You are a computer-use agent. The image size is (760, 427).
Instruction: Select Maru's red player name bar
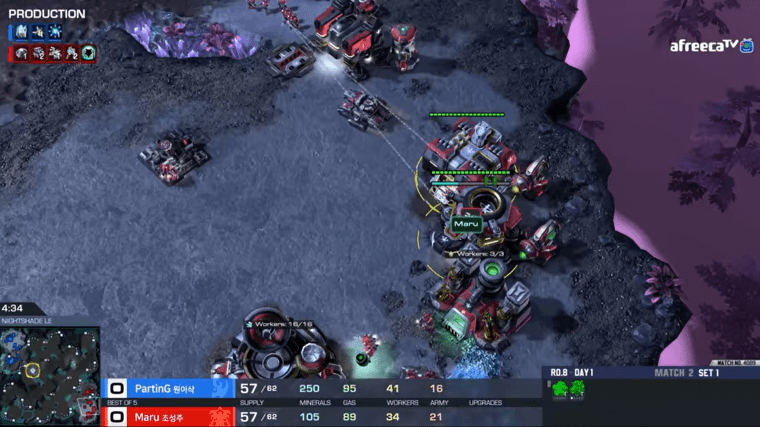coord(170,416)
